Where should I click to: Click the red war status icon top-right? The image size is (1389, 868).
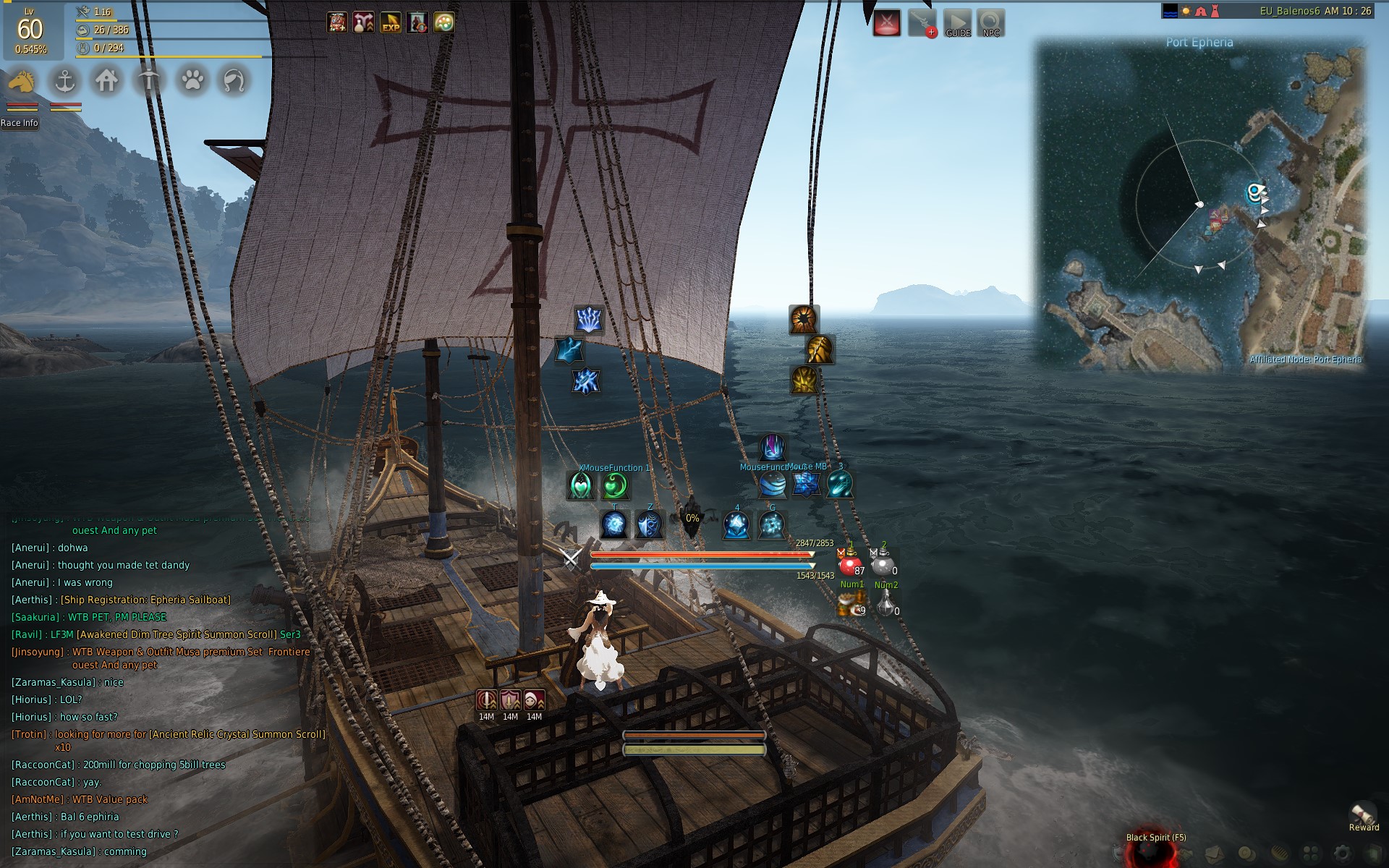[888, 22]
